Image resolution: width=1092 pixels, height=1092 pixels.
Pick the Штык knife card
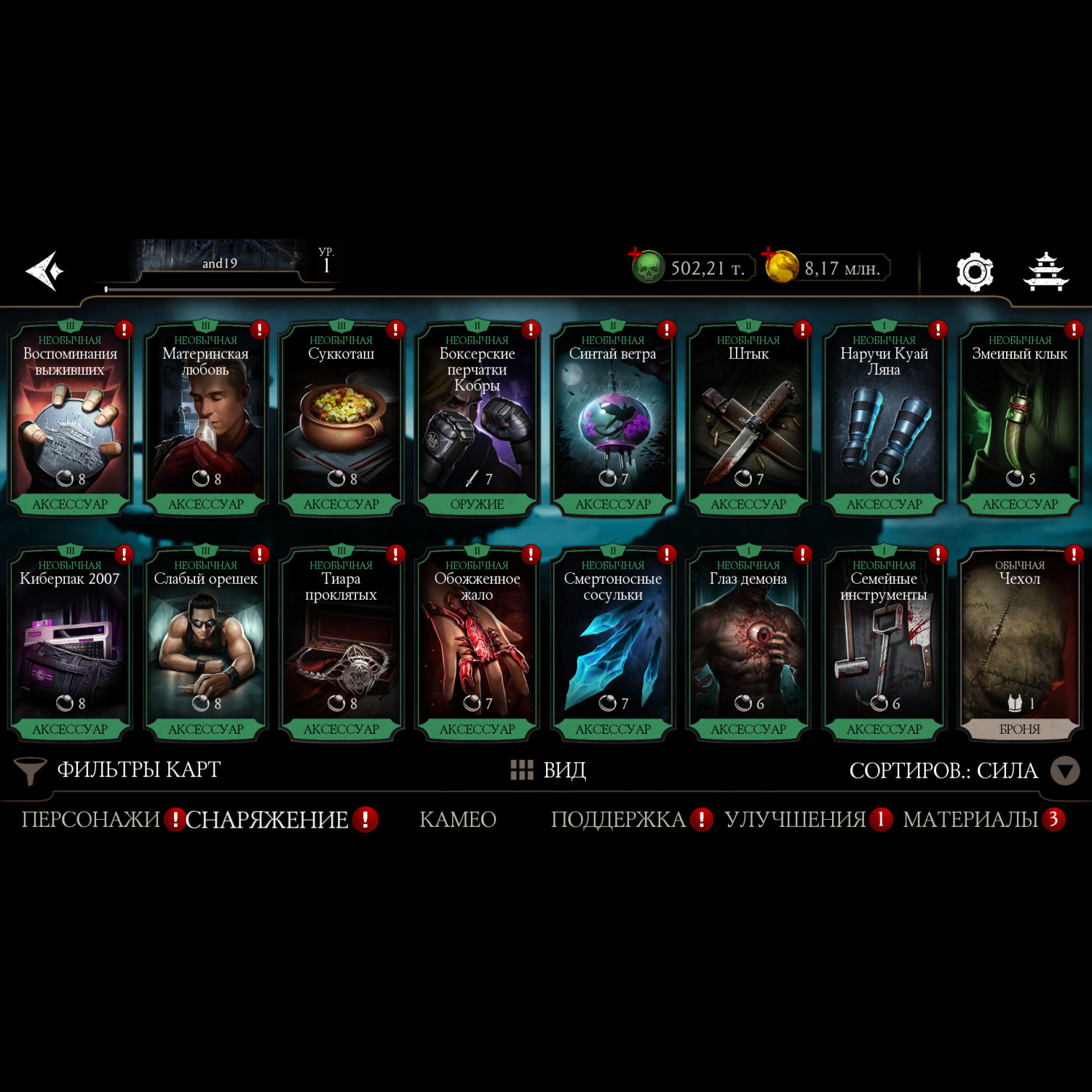pyautogui.click(x=748, y=419)
